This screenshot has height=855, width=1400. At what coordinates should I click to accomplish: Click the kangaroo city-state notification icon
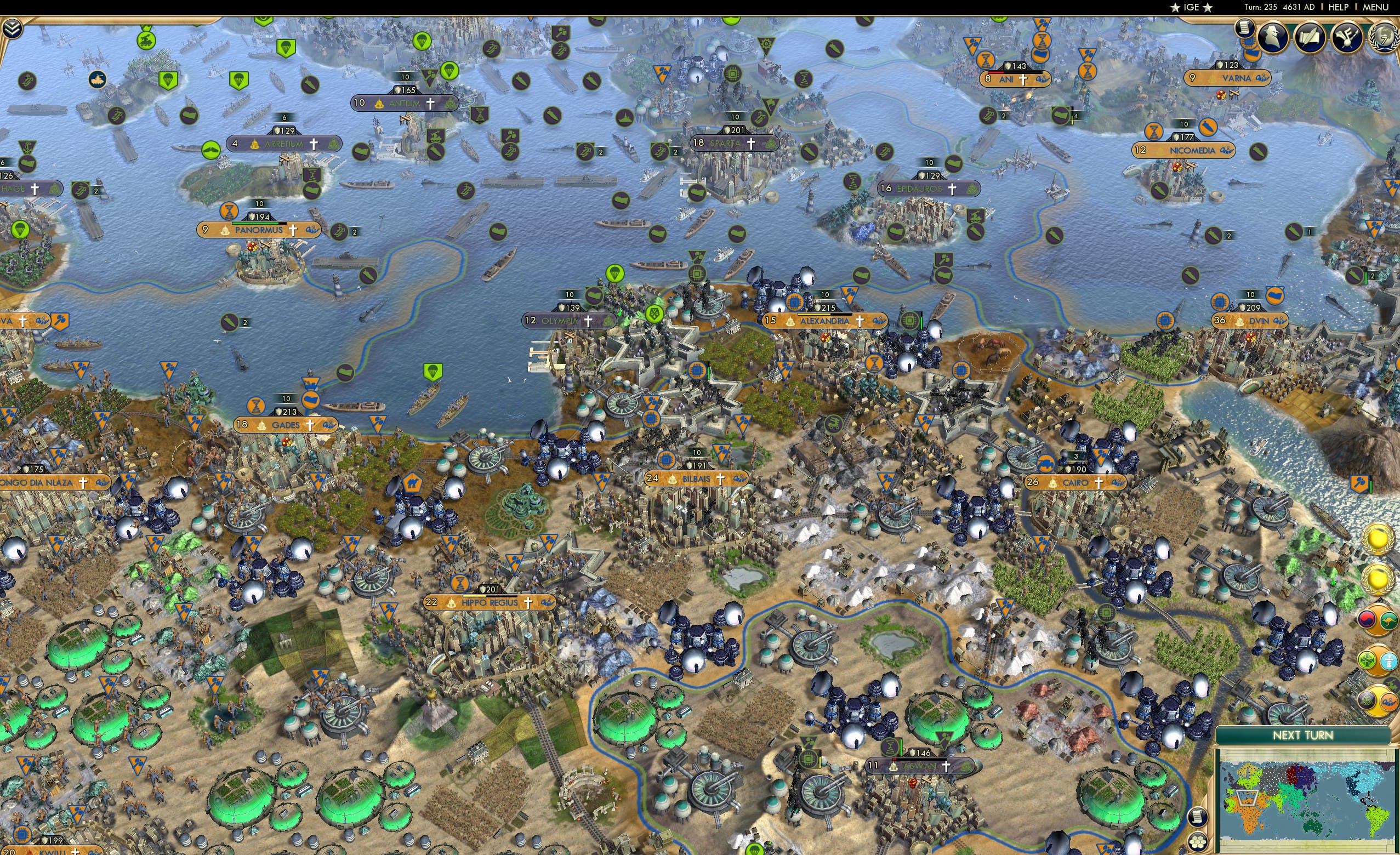[1390, 620]
